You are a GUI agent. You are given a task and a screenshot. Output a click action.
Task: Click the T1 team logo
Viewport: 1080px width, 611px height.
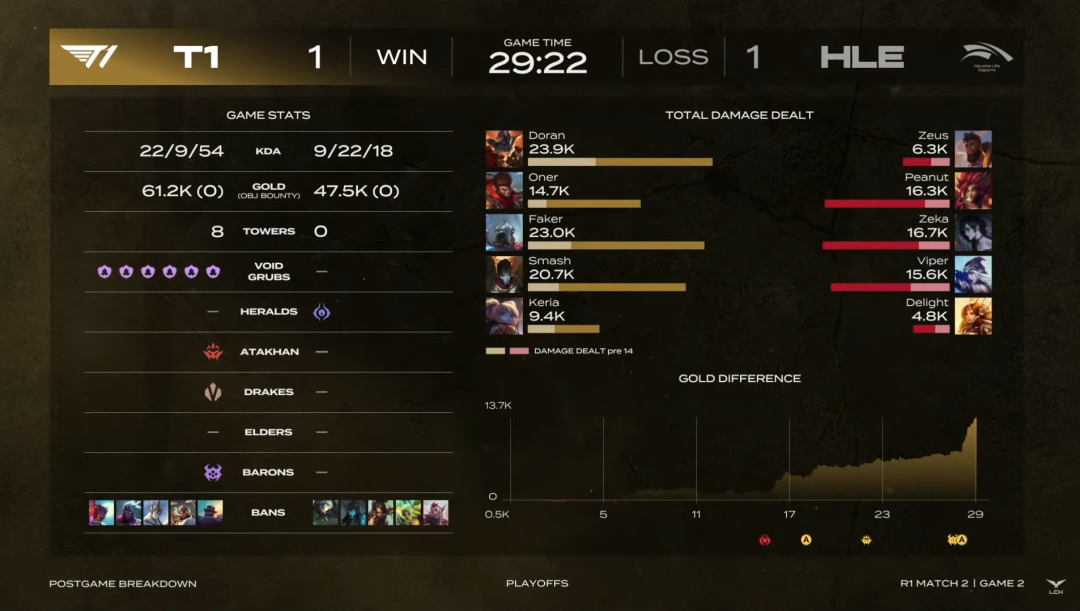89,56
